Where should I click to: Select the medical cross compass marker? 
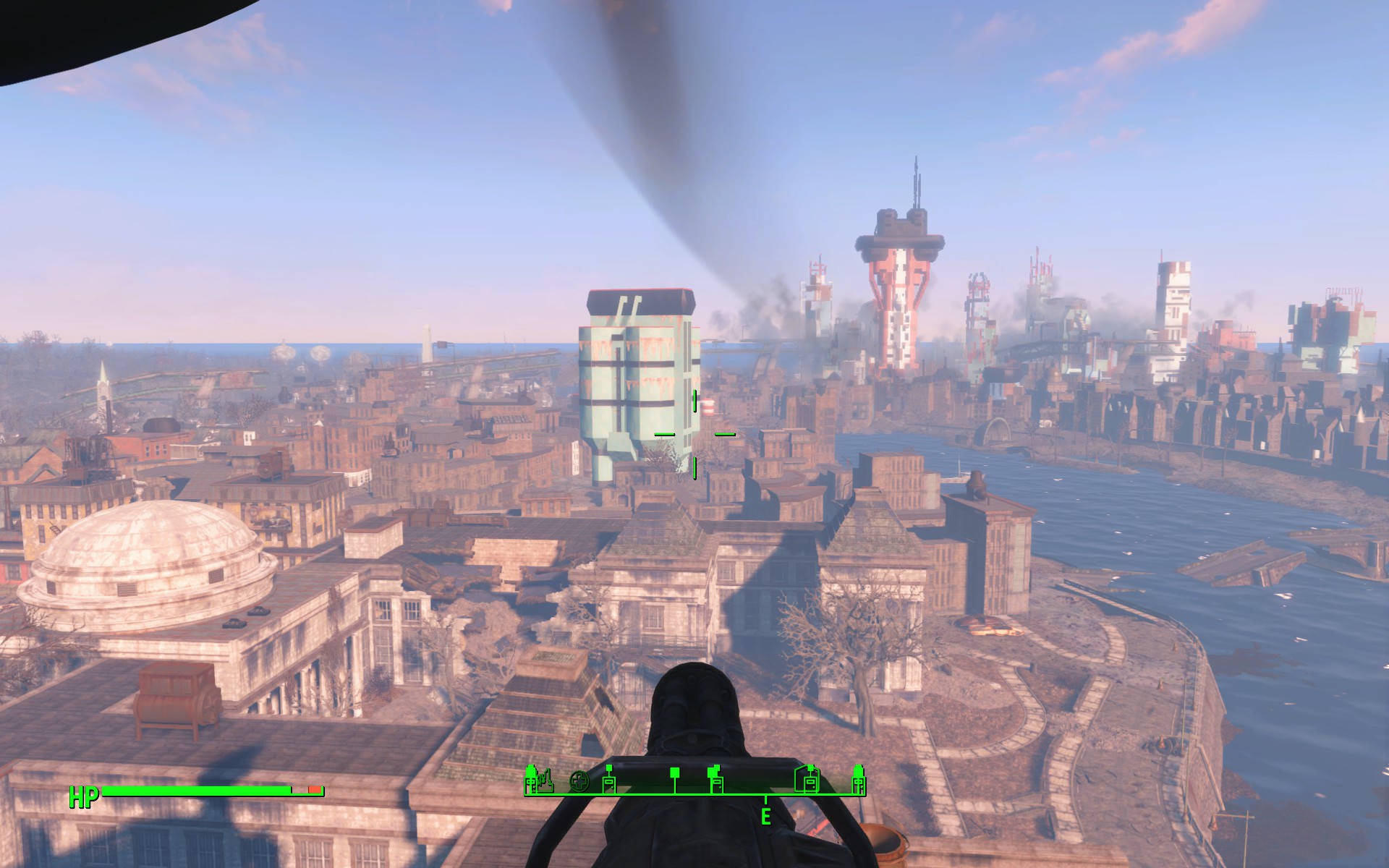click(x=579, y=781)
